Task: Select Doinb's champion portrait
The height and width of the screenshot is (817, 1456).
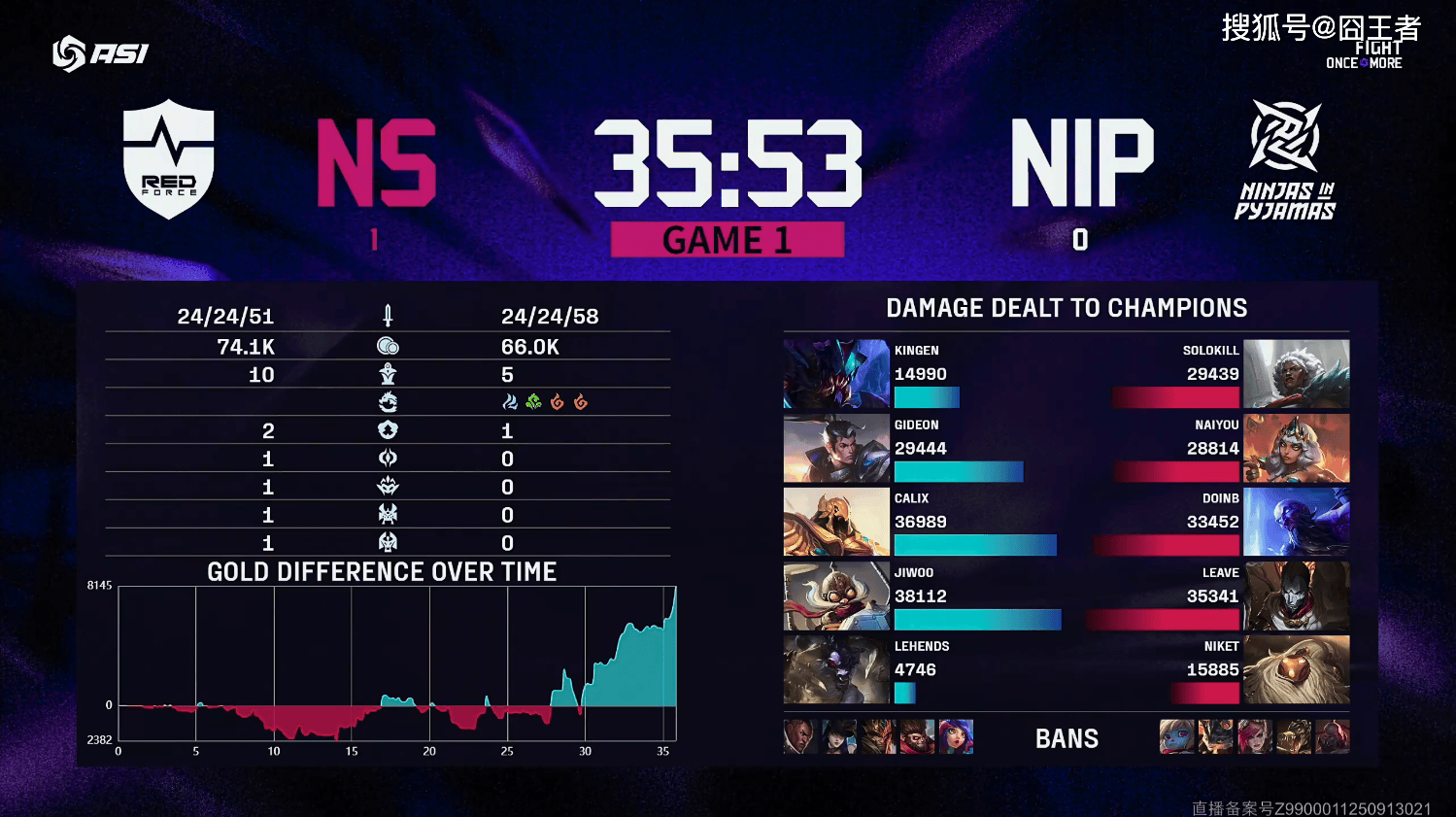Action: 1297,523
